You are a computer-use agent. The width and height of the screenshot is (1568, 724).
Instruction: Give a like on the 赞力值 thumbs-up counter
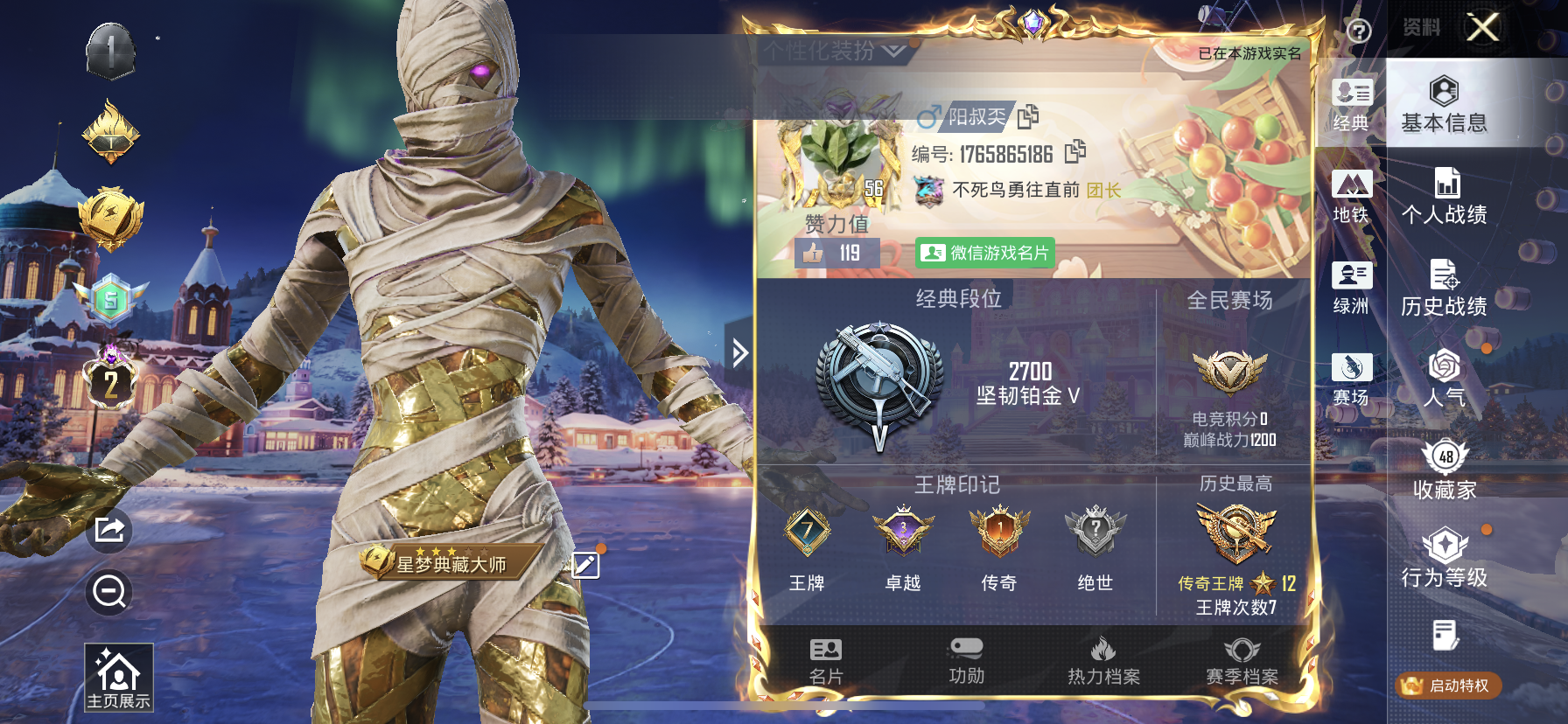click(814, 251)
